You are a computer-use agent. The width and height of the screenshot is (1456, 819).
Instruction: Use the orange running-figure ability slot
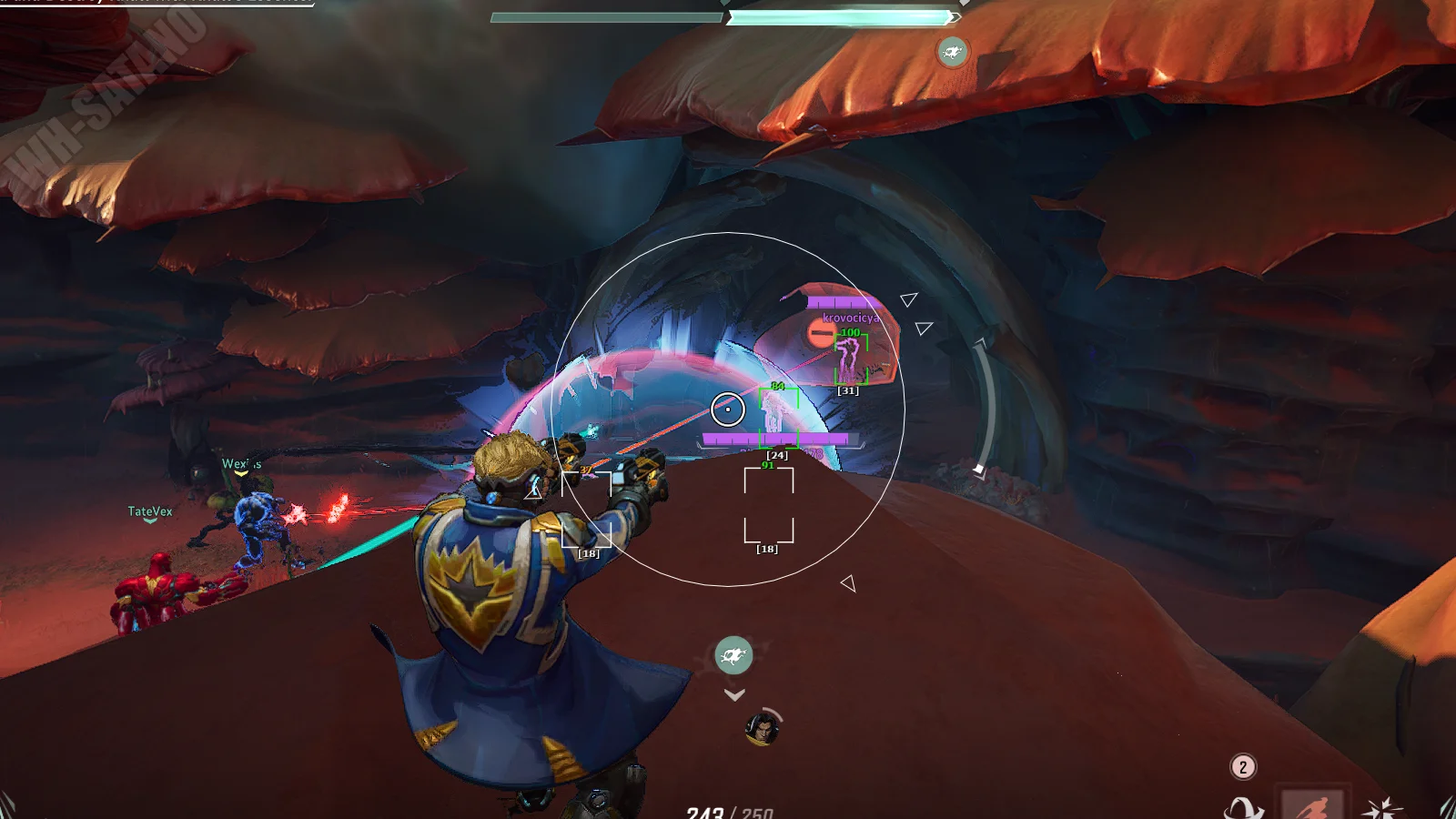coord(1312,805)
